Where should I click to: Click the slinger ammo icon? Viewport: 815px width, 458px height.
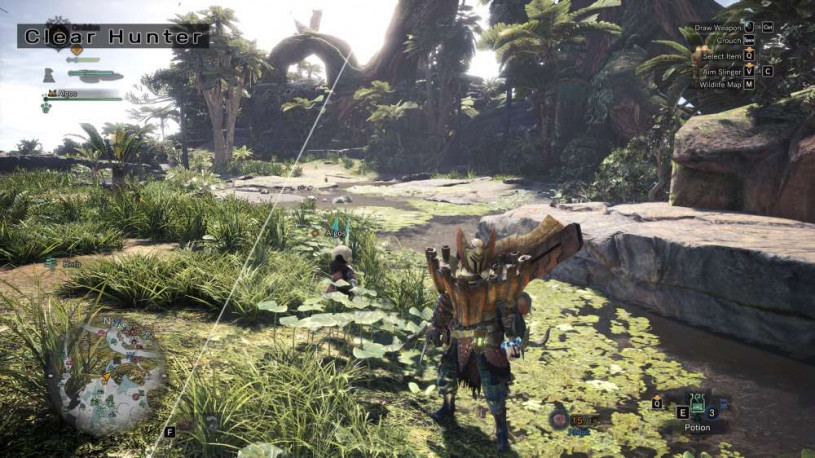click(559, 420)
